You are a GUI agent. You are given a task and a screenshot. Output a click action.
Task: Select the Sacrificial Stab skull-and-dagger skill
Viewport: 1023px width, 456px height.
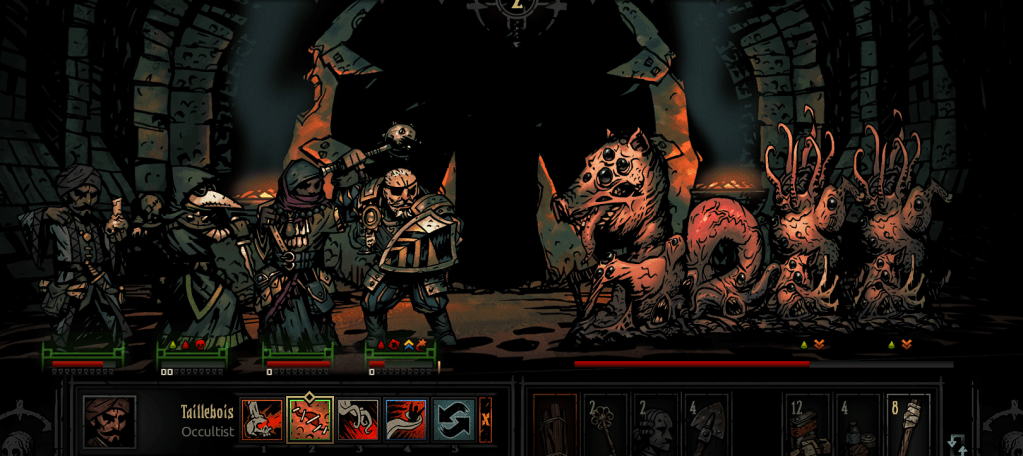260,420
